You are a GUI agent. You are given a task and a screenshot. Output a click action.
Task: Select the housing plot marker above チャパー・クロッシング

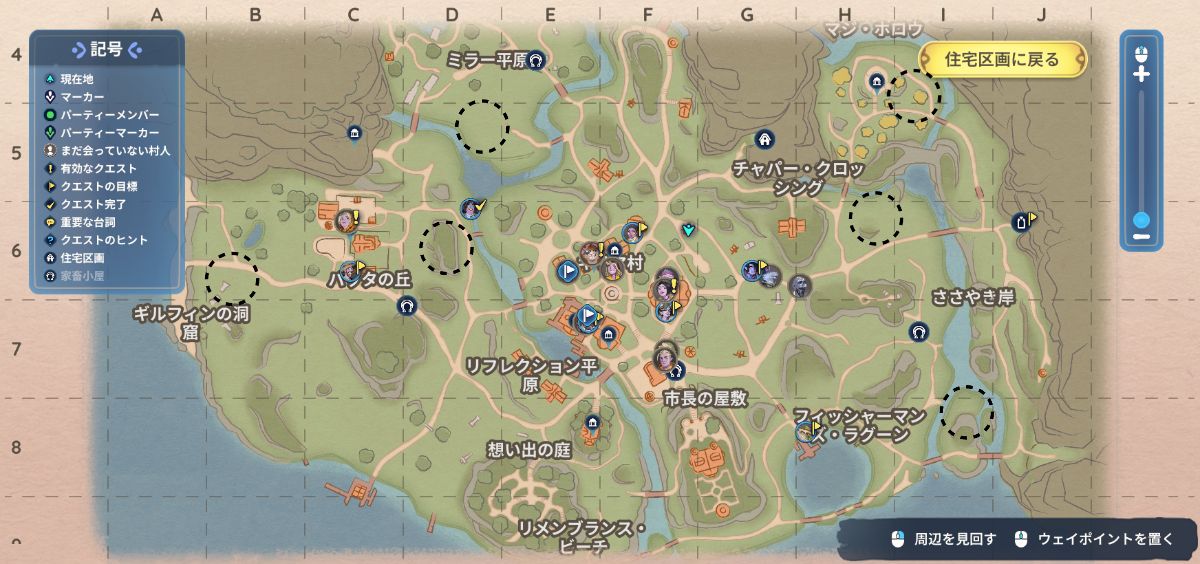[765, 138]
